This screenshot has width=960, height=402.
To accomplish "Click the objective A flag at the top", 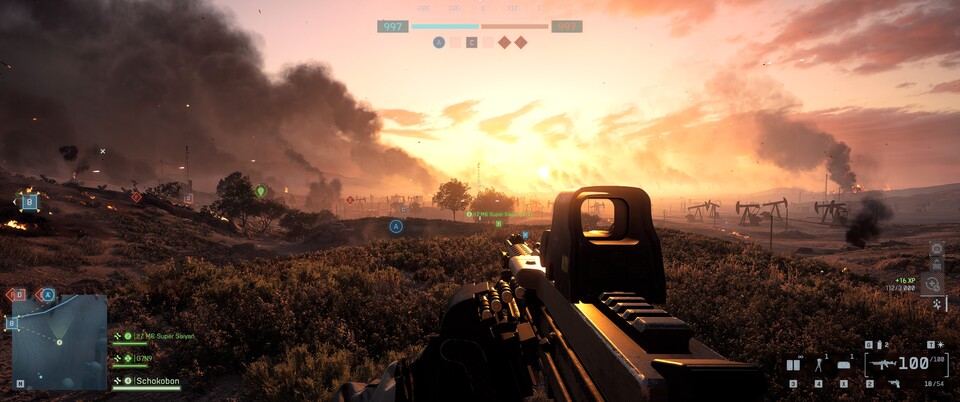I will pyautogui.click(x=439, y=42).
